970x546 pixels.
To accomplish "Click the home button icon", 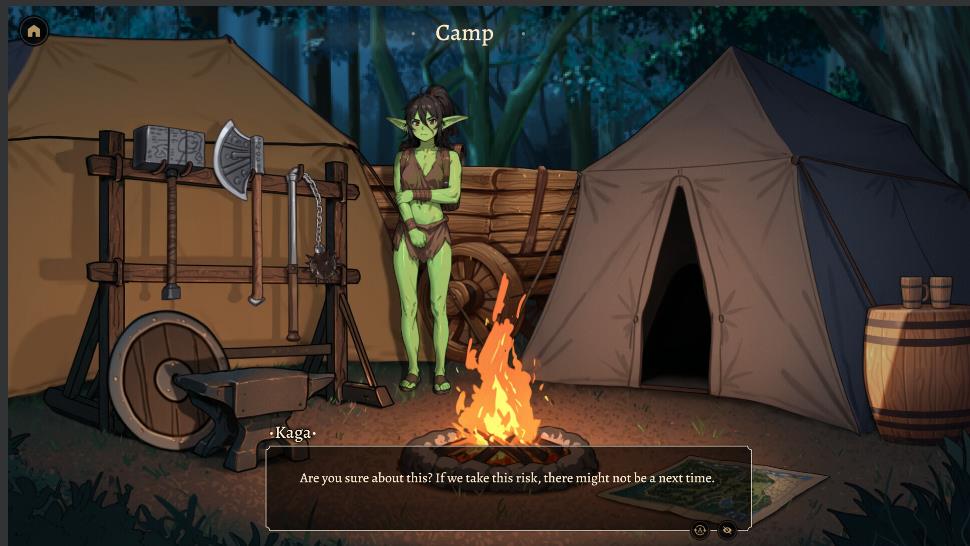I will 34,31.
